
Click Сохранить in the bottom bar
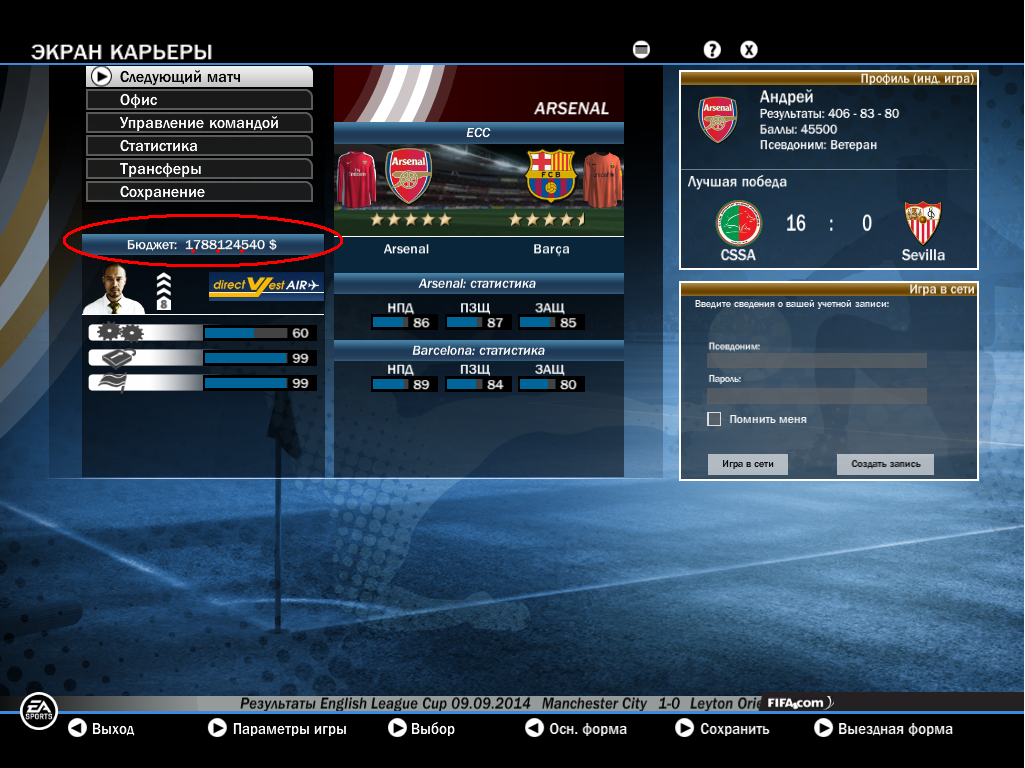(722, 729)
